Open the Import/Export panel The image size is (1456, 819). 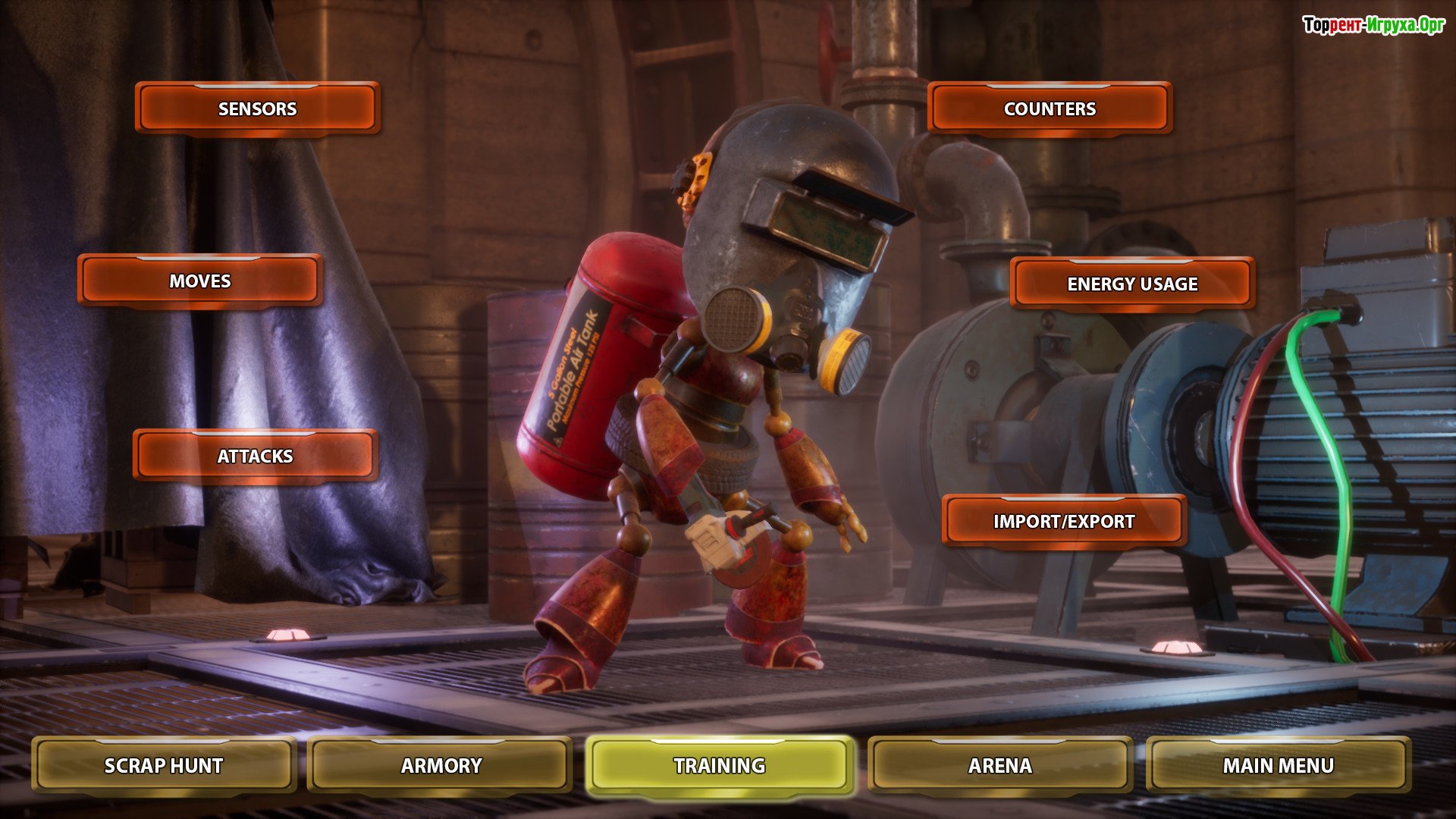point(1064,521)
